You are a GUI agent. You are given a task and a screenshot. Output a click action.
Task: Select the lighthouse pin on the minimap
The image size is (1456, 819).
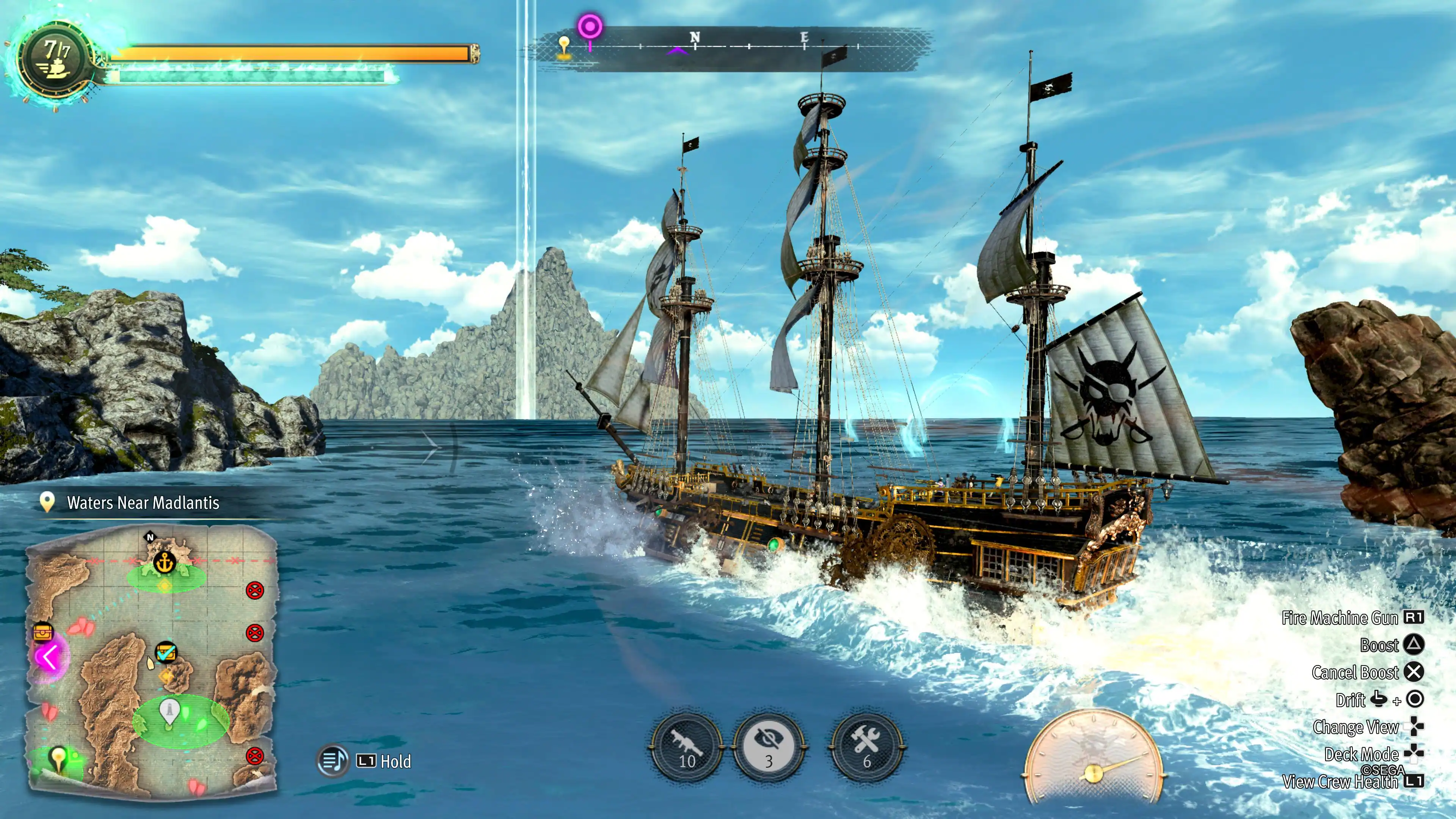click(x=169, y=711)
